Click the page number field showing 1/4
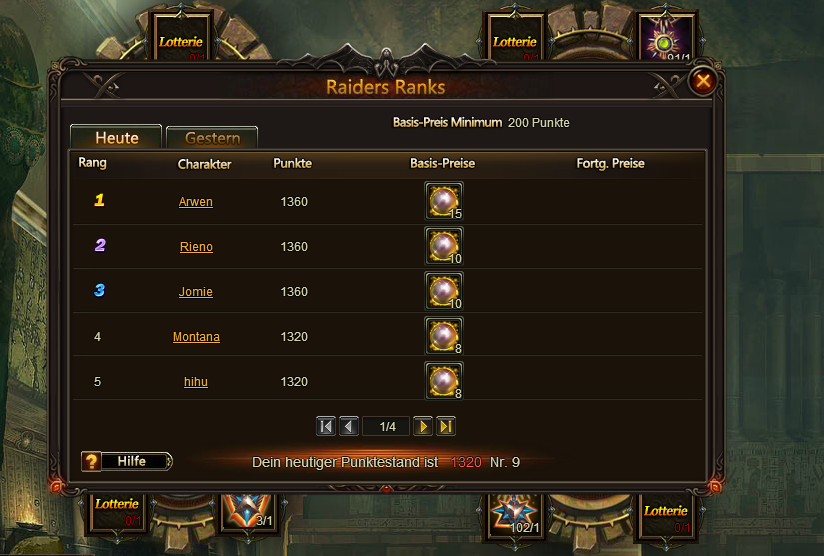This screenshot has height=556, width=824. pos(387,427)
